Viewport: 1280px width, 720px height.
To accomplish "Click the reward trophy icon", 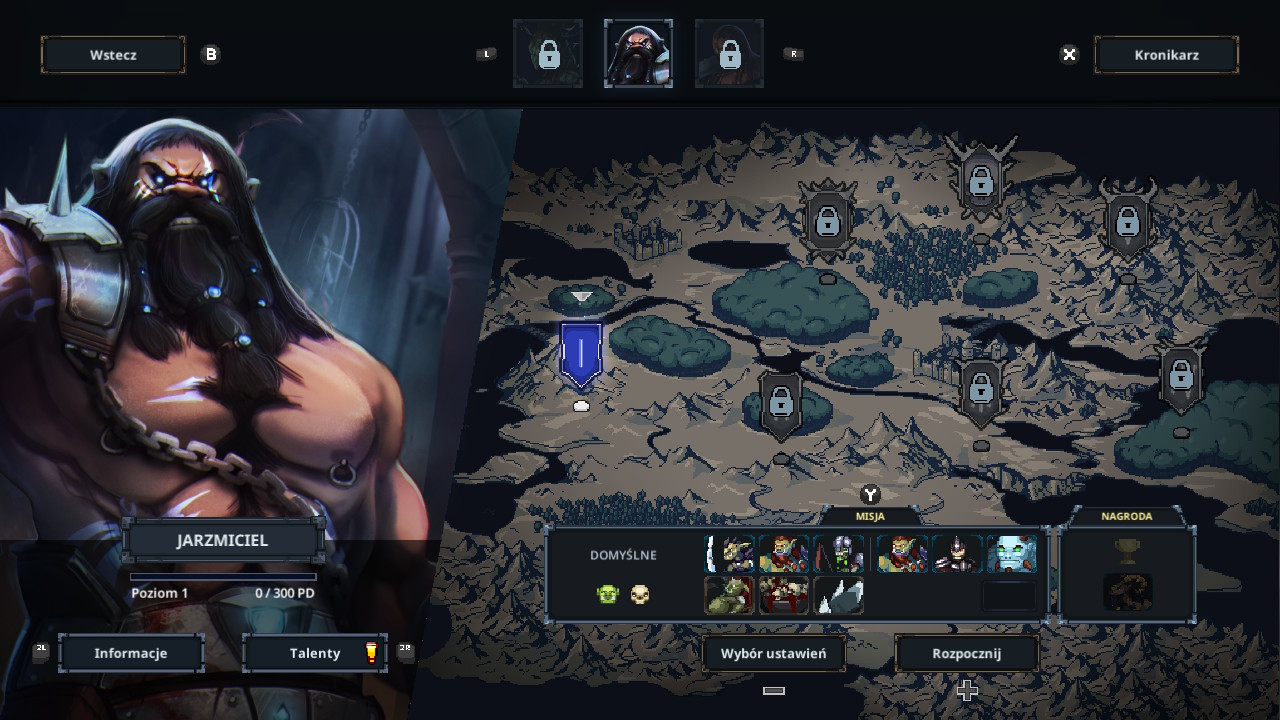I will 1127,551.
